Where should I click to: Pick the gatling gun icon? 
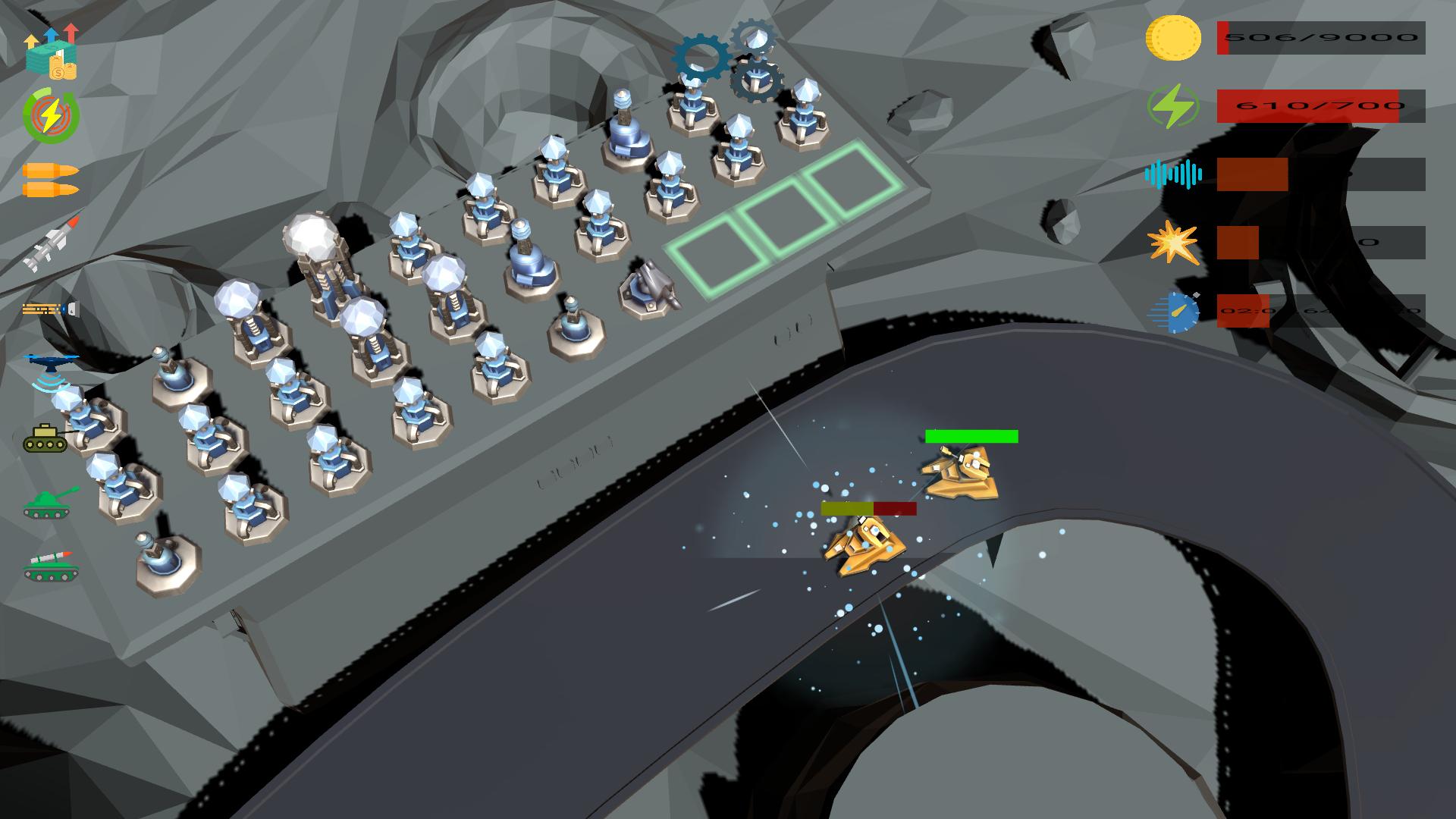[x=50, y=309]
